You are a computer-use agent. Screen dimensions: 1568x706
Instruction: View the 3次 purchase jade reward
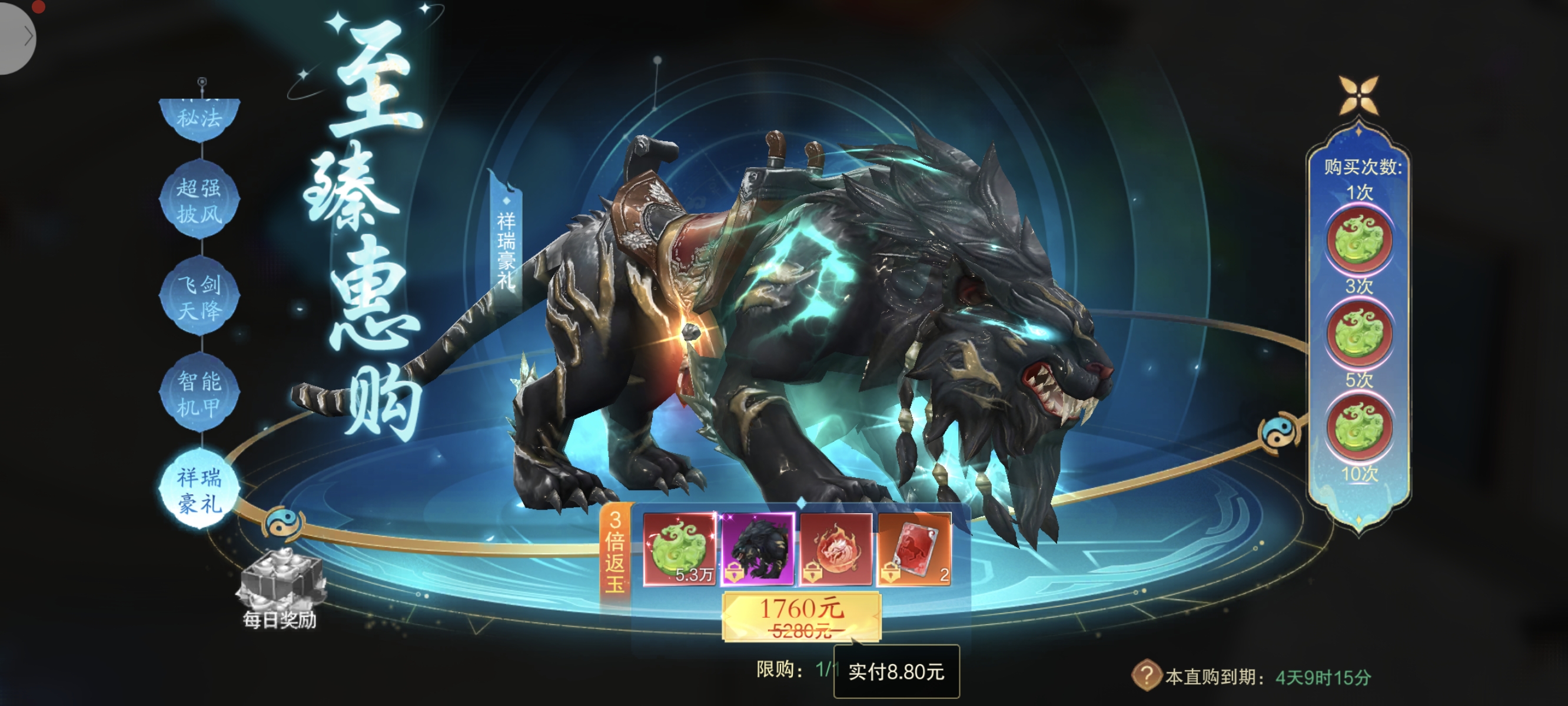(x=1359, y=334)
